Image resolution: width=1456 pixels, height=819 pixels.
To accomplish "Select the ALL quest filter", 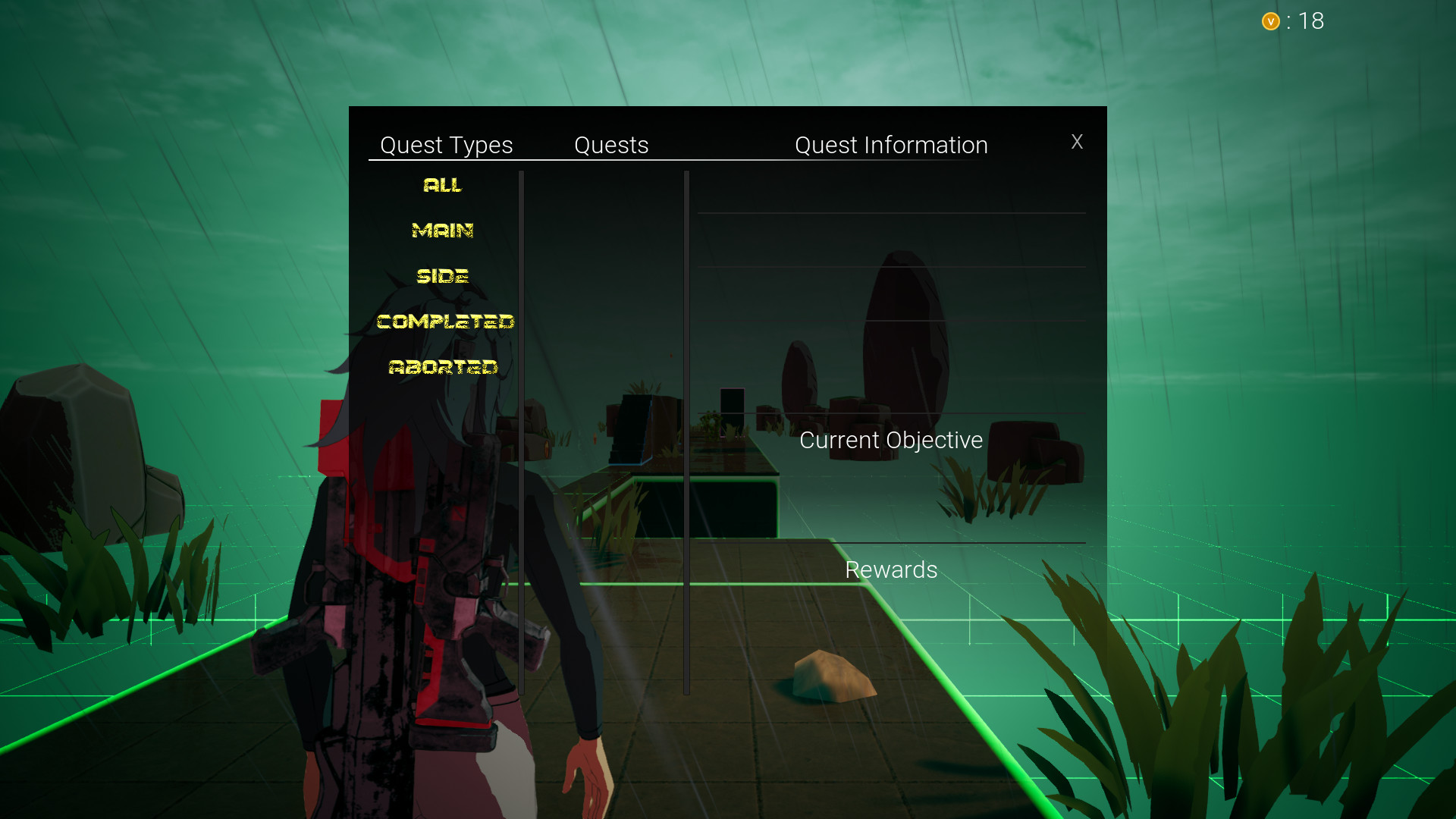I will pos(443,184).
